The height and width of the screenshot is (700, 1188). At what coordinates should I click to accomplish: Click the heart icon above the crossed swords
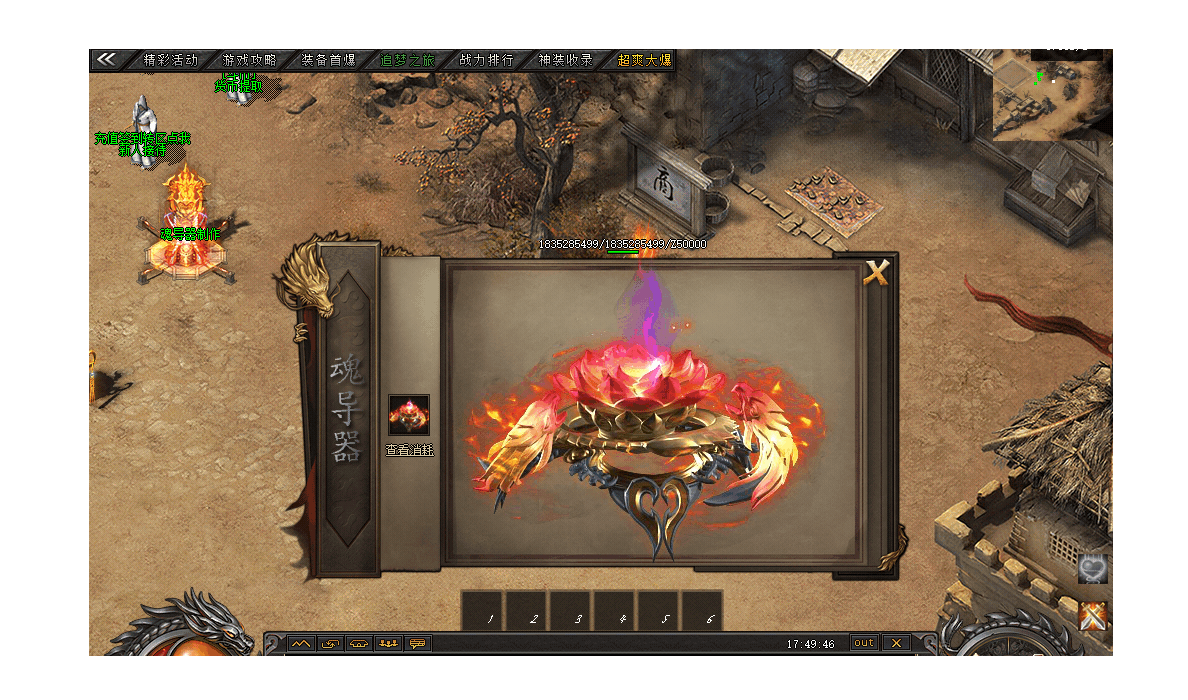1093,570
